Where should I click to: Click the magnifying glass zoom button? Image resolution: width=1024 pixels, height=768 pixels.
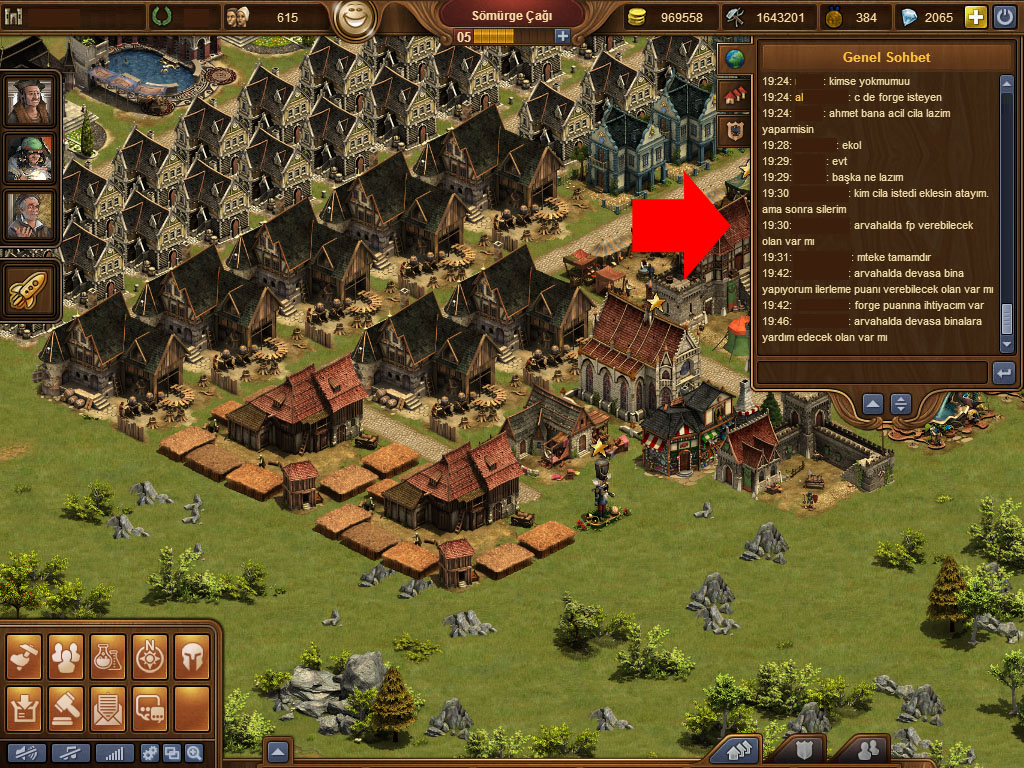tap(193, 753)
